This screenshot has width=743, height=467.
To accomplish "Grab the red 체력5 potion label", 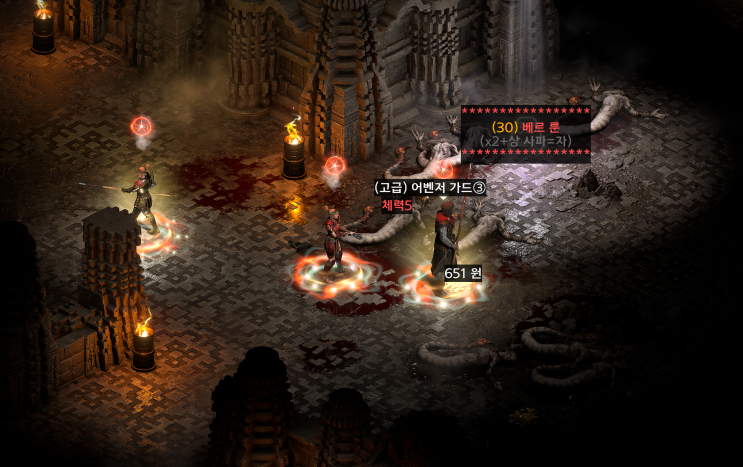I will [397, 205].
